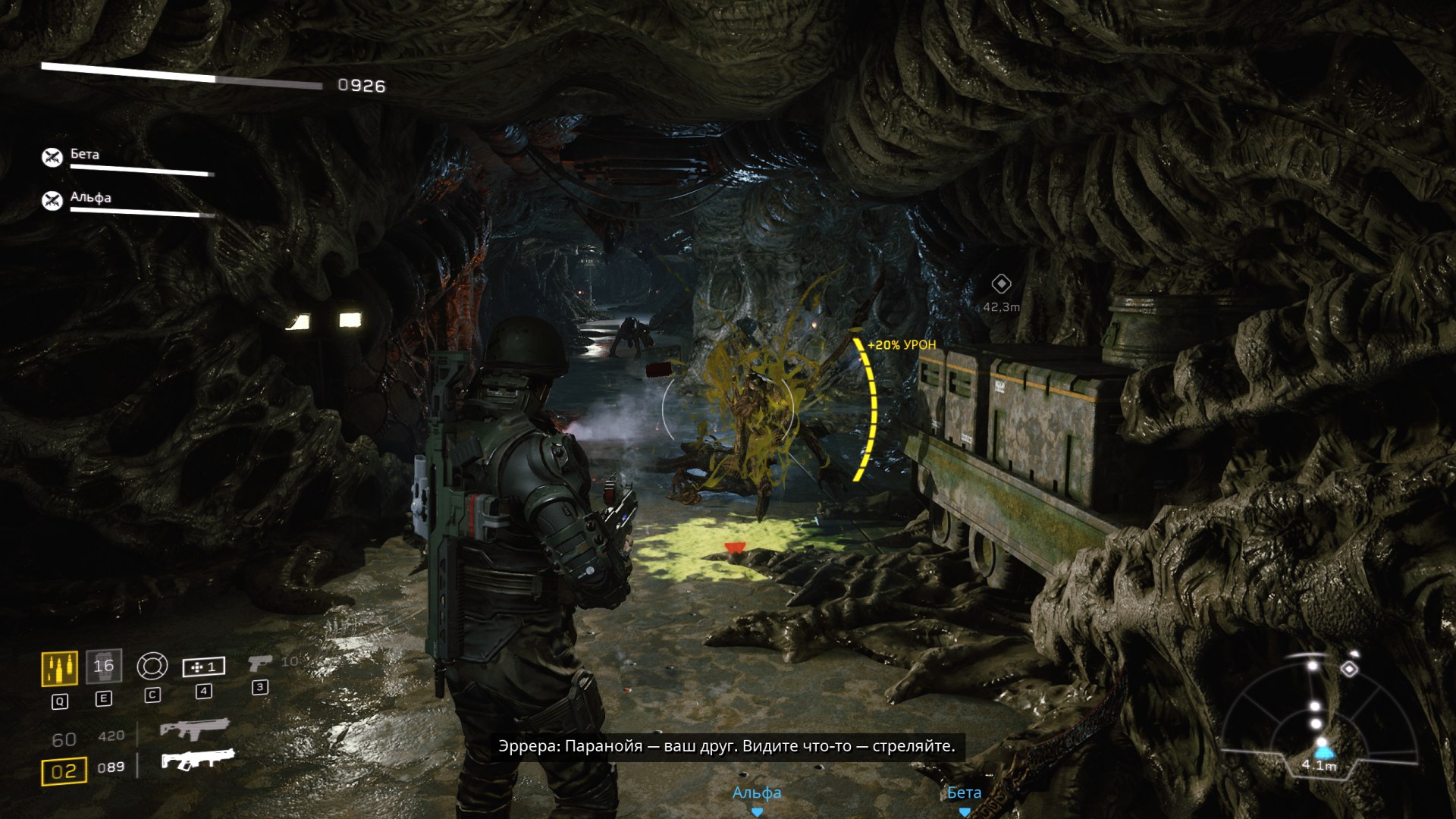
Task: Select teammate Бета's status icon
Action: pos(52,157)
